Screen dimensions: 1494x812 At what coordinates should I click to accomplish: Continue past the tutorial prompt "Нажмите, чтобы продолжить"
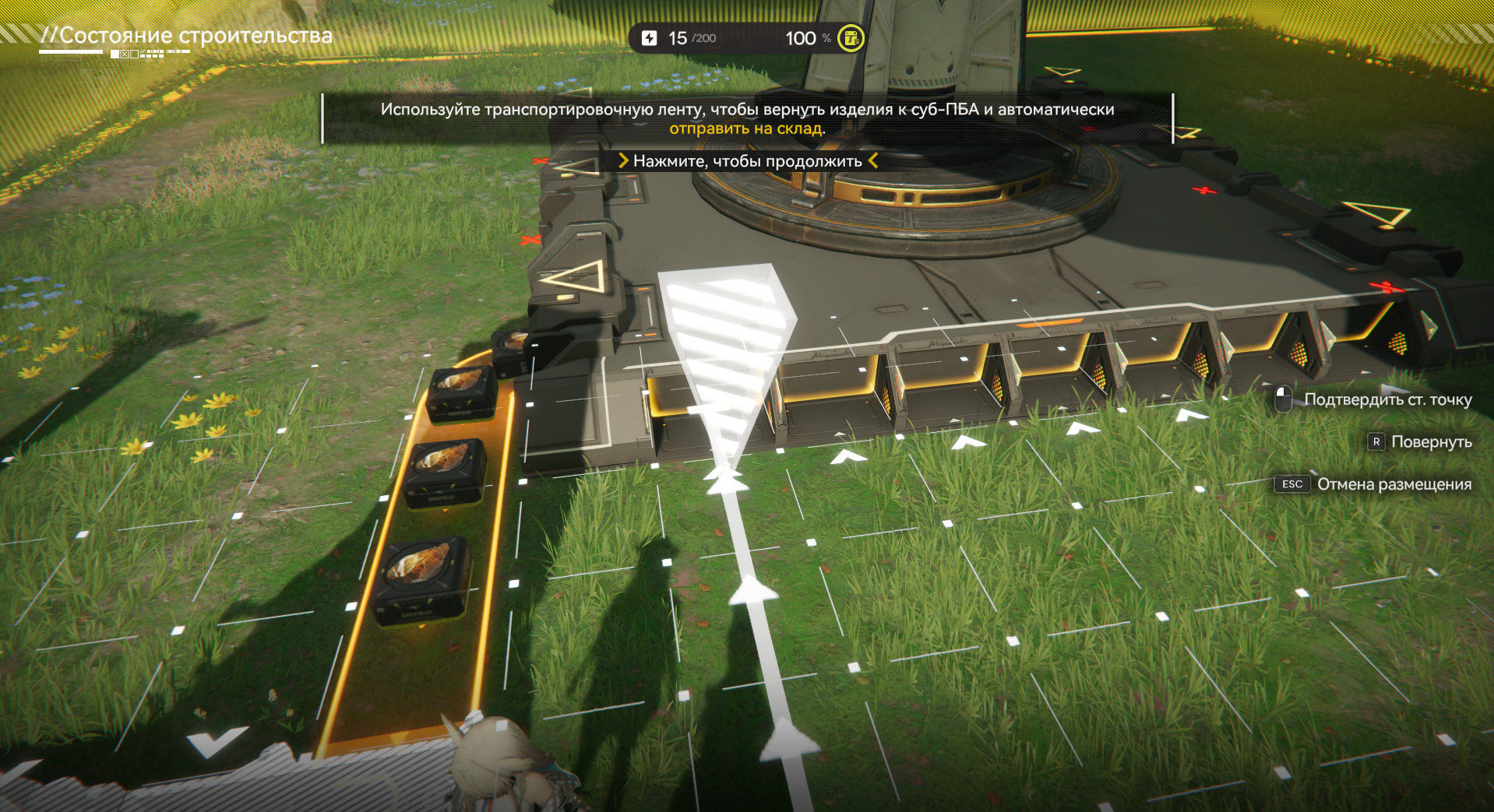(x=747, y=161)
